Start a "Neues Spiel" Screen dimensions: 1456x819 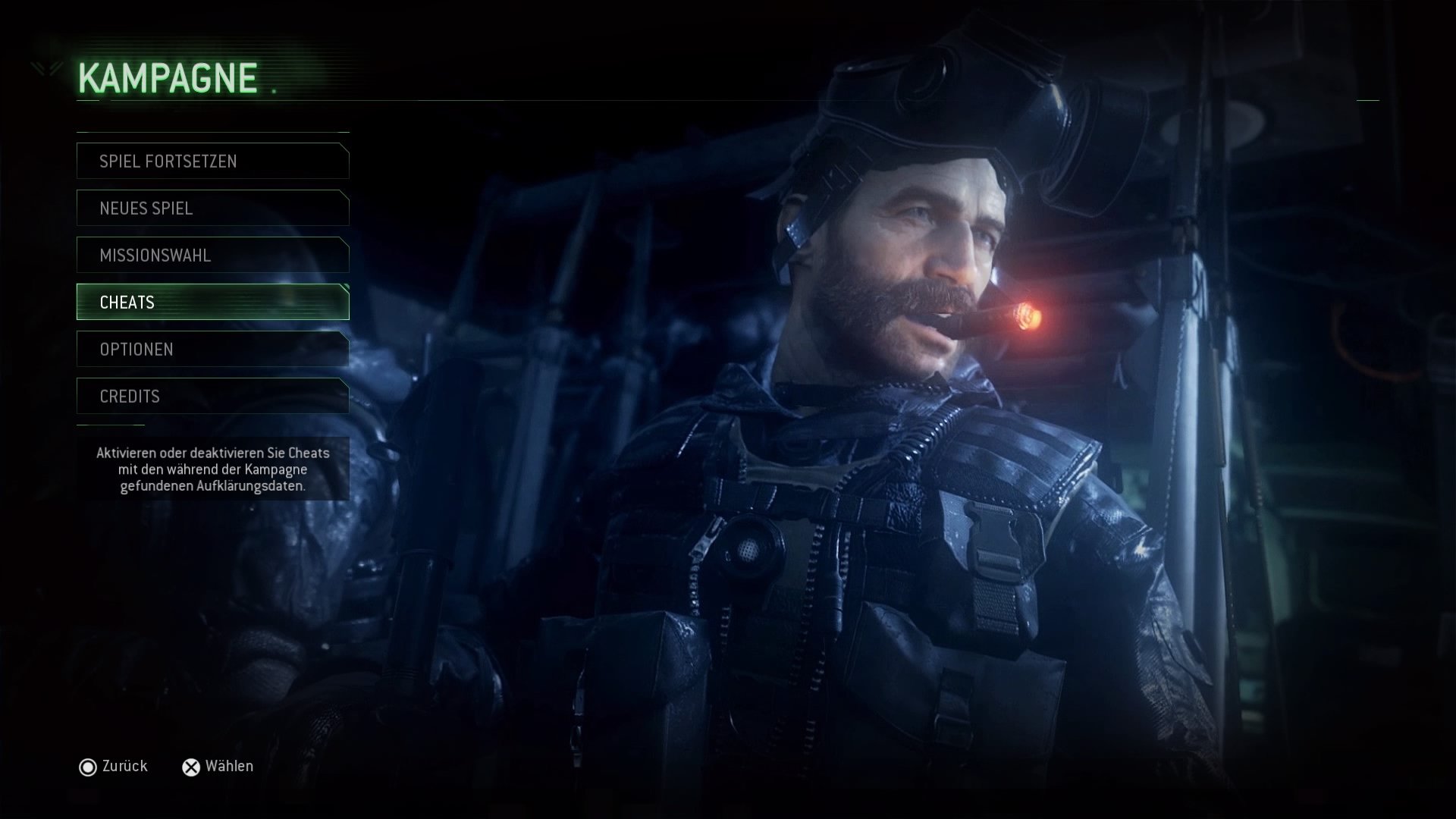[212, 209]
